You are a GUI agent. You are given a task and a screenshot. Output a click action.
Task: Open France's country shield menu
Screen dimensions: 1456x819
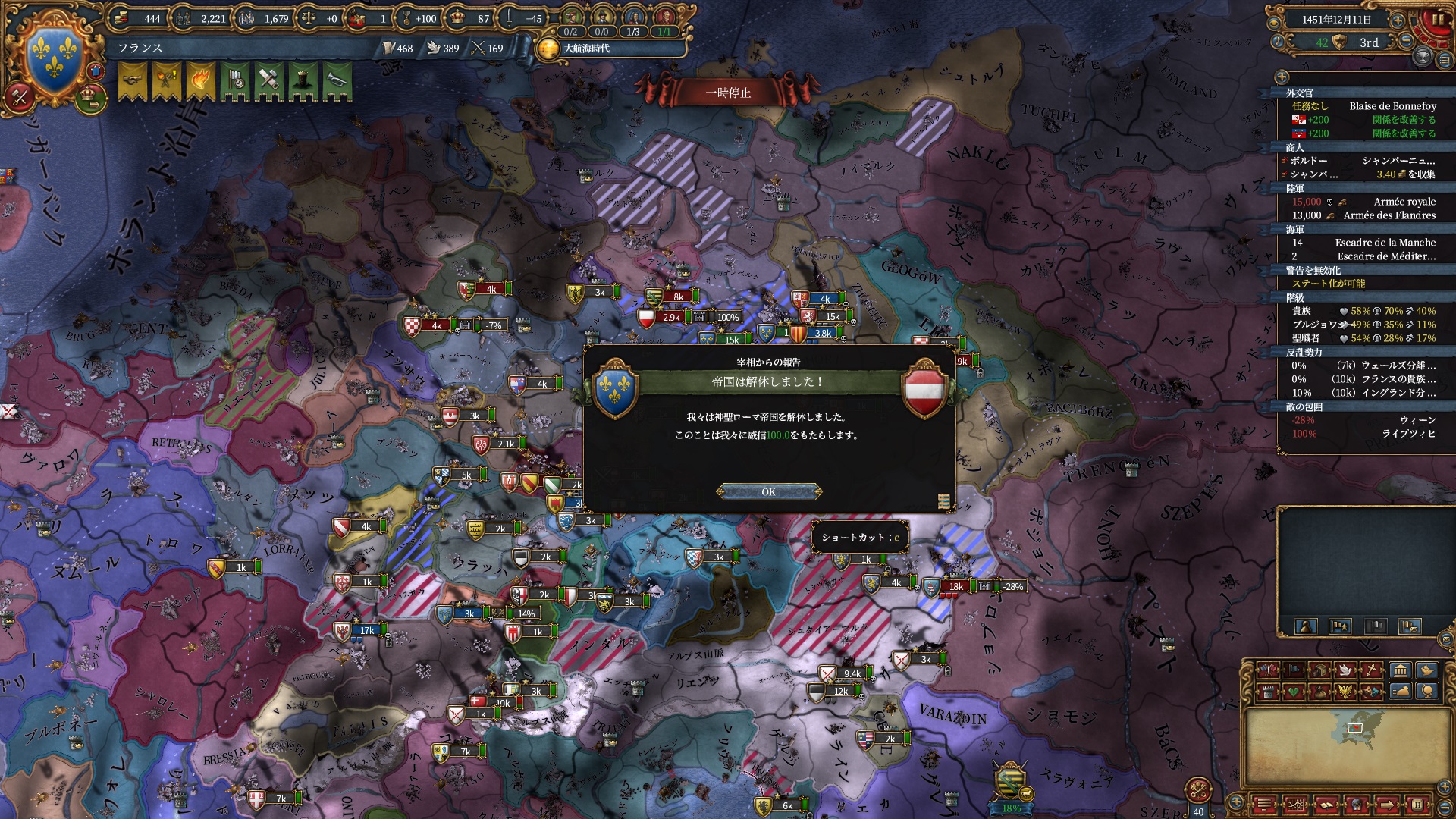click(x=55, y=58)
